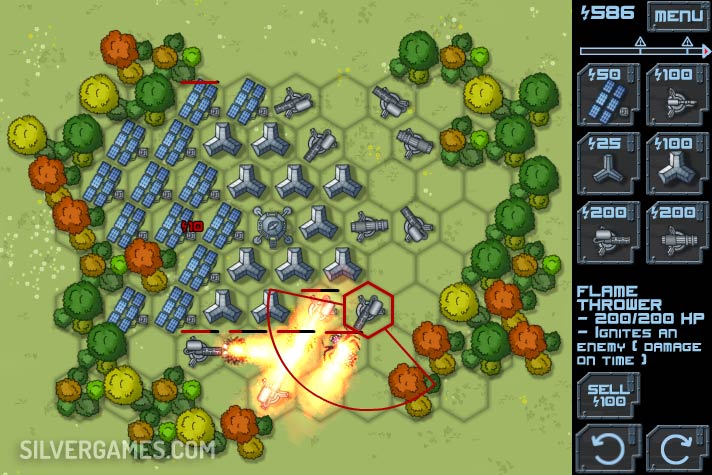
Task: Select the highlighted flame thrower tower
Action: [368, 311]
